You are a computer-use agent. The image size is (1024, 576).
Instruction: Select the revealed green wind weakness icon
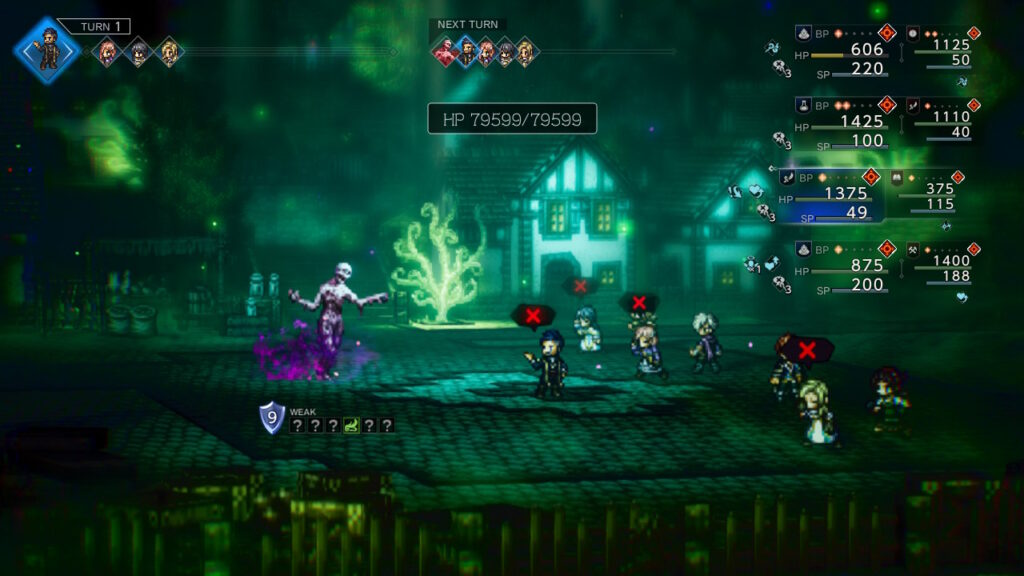[x=350, y=425]
